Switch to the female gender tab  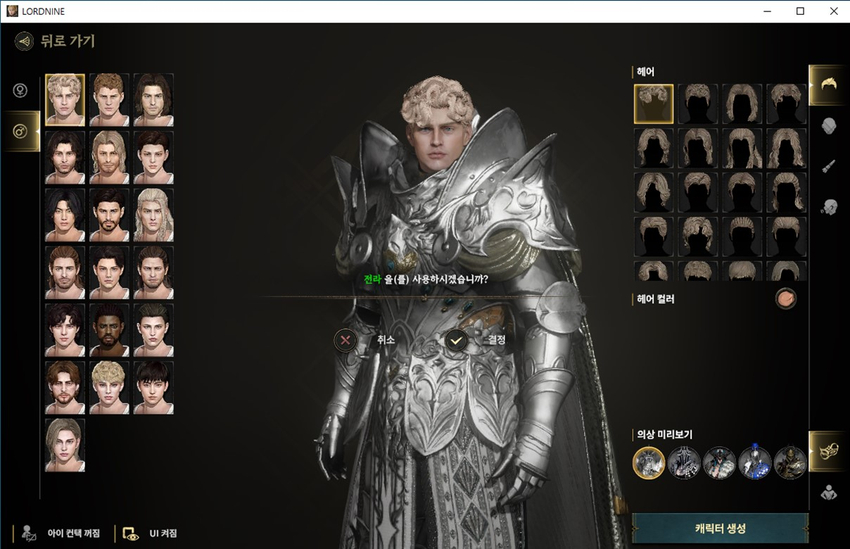click(x=19, y=91)
